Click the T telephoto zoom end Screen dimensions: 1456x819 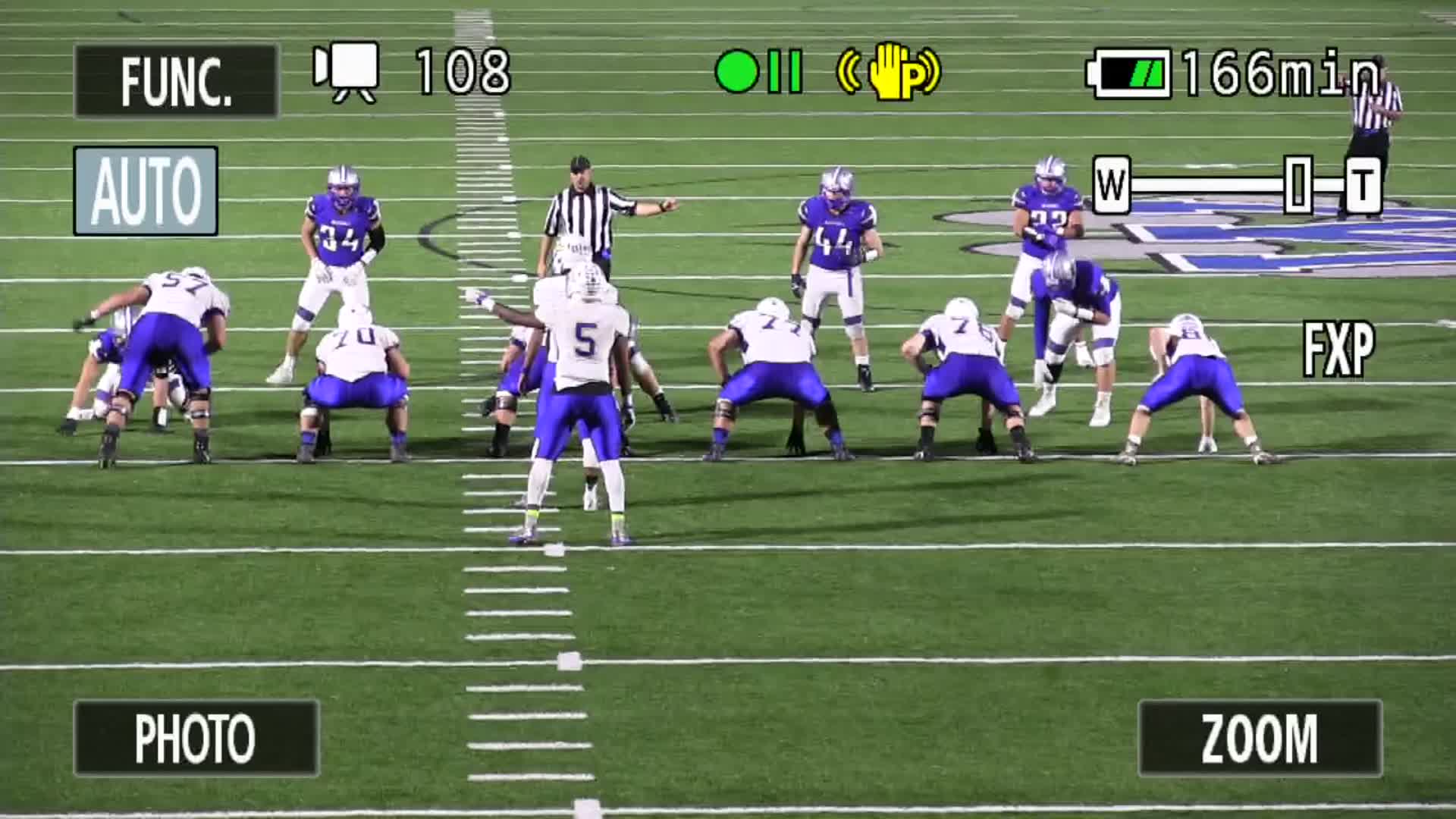pos(1363,184)
